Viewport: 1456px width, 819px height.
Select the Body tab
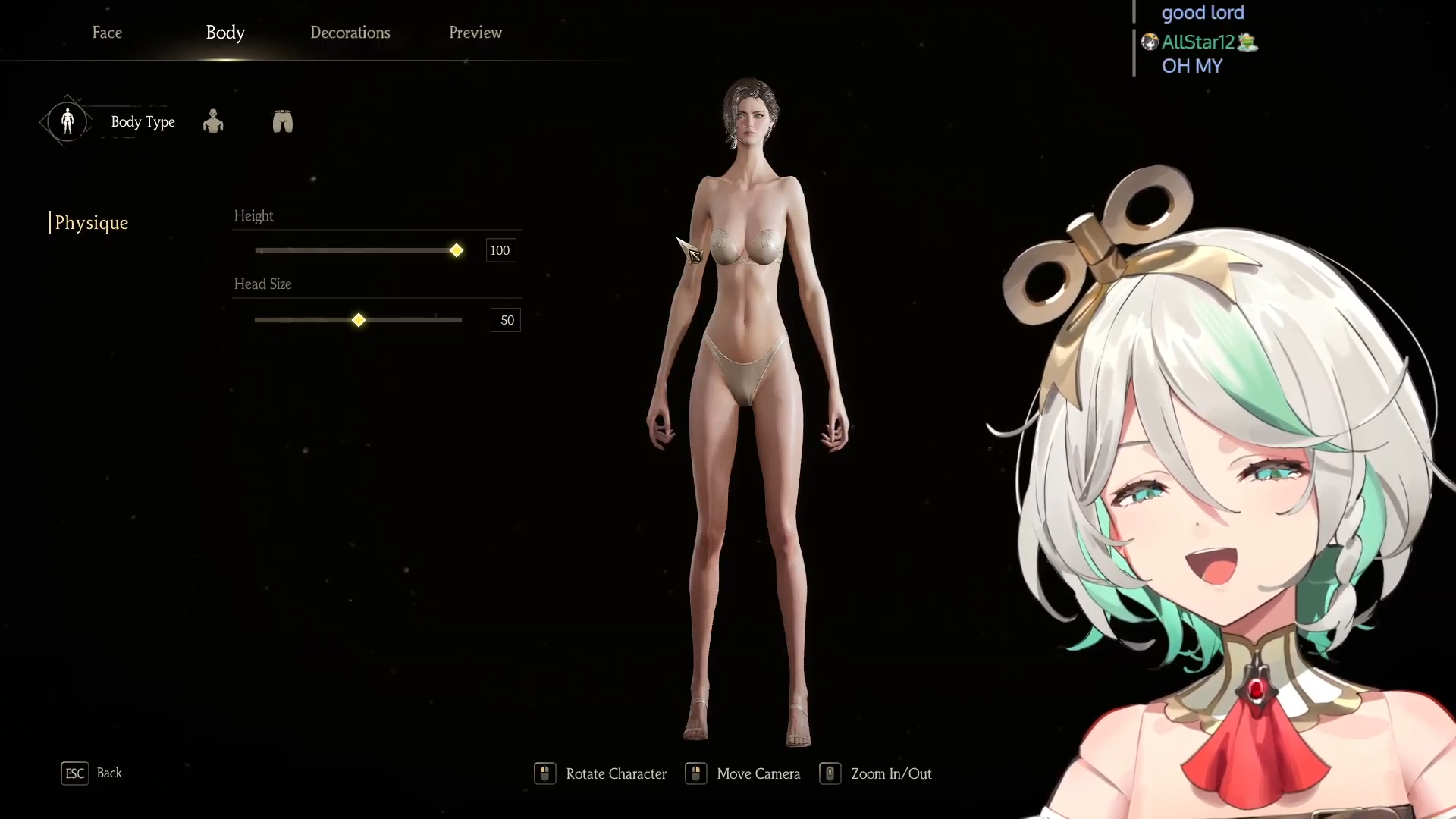click(225, 33)
